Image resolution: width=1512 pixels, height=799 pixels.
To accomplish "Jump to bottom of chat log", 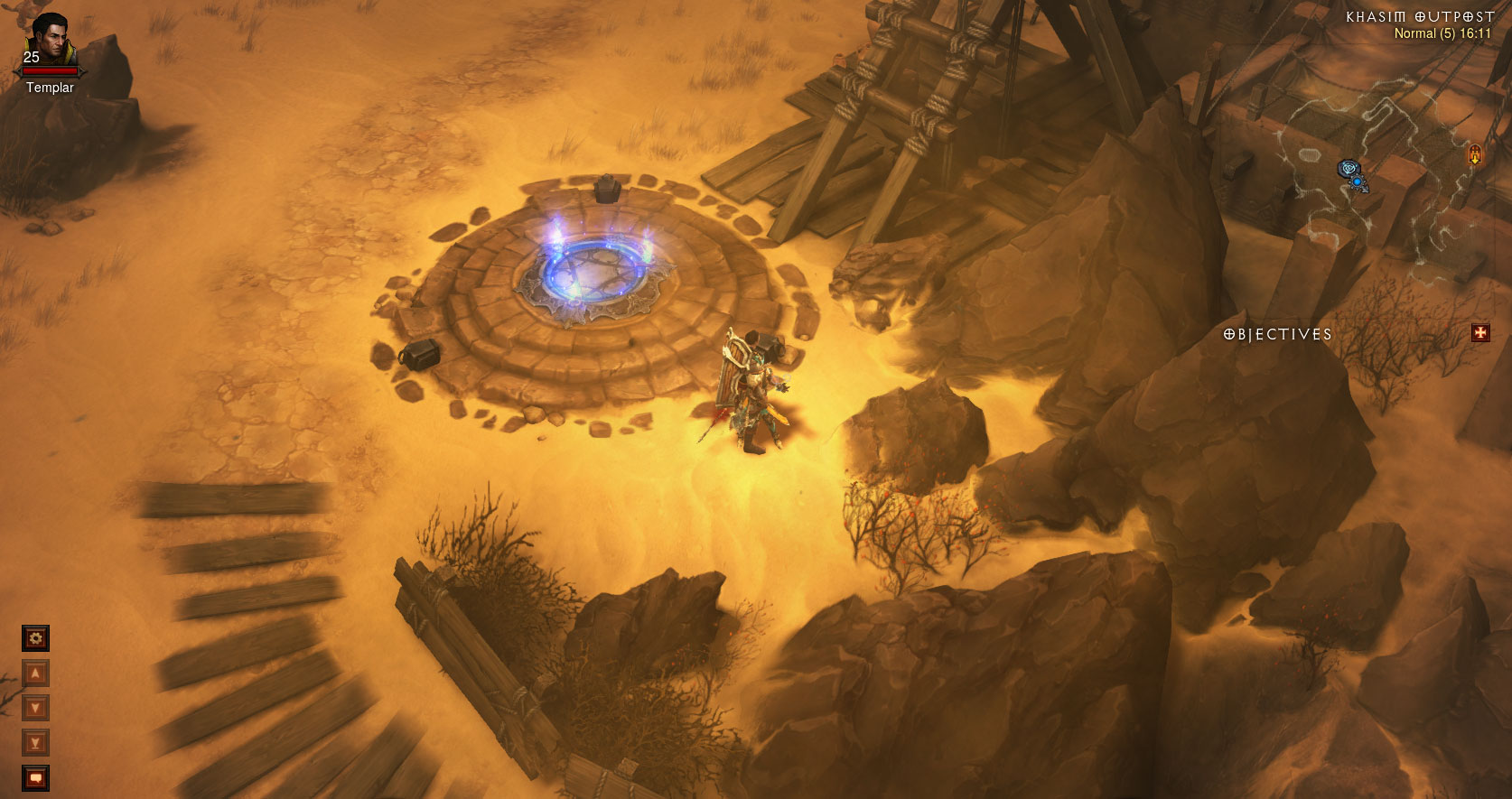I will click(35, 743).
